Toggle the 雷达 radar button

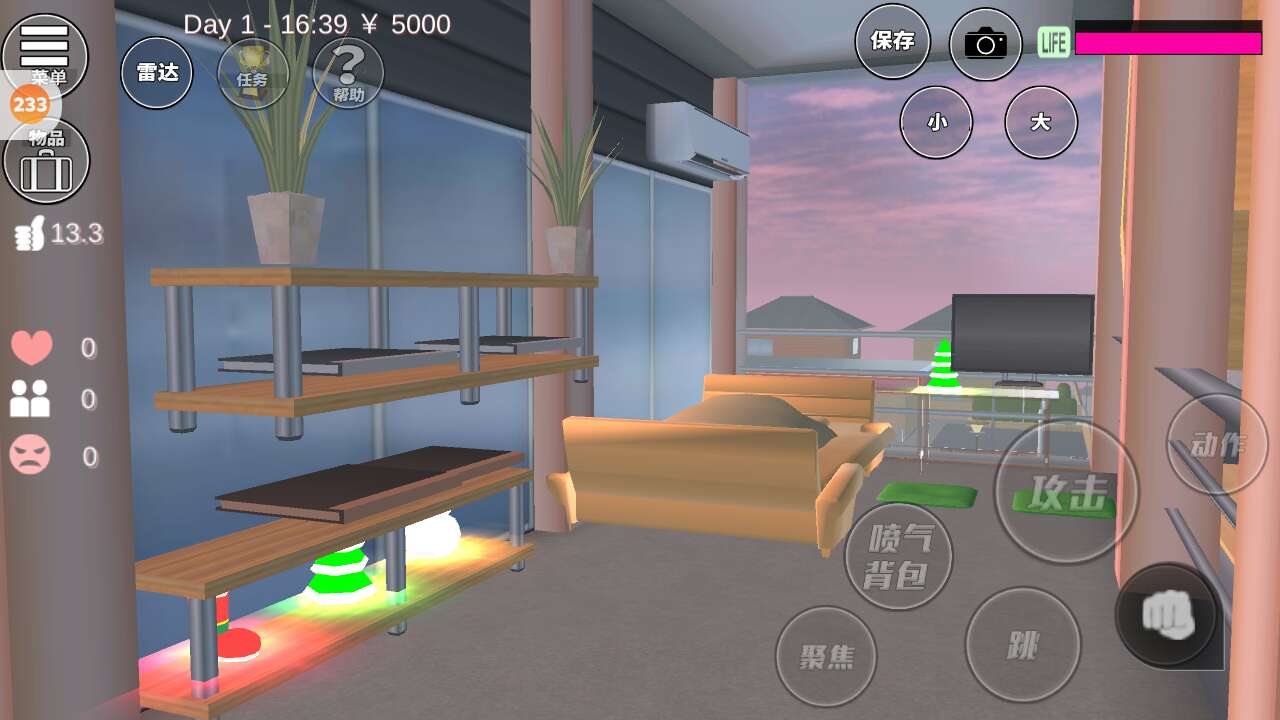[x=157, y=73]
